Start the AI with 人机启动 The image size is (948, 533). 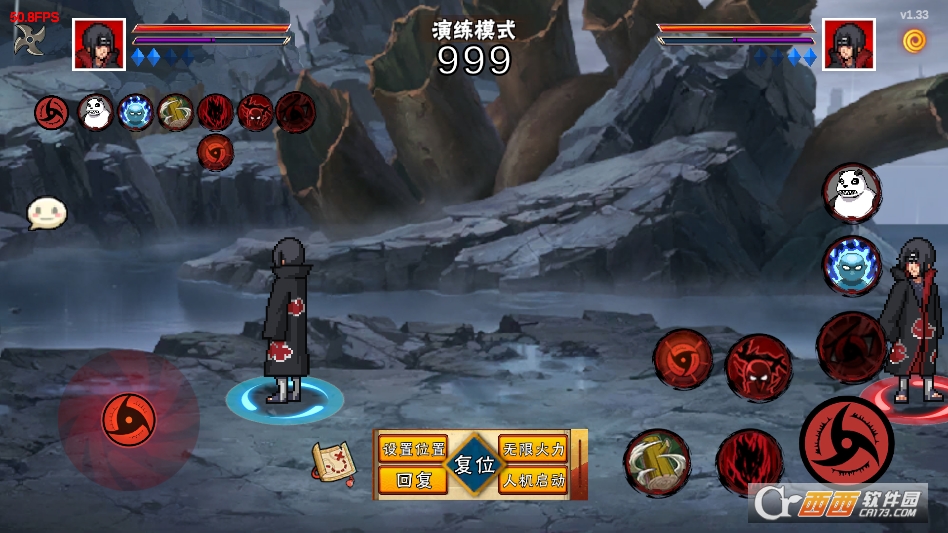(533, 480)
